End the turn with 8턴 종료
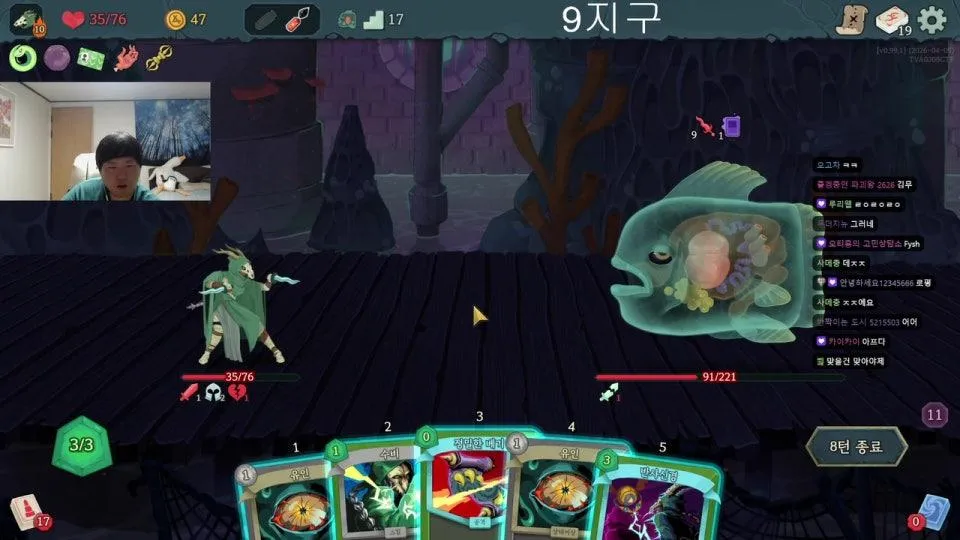 (x=856, y=447)
